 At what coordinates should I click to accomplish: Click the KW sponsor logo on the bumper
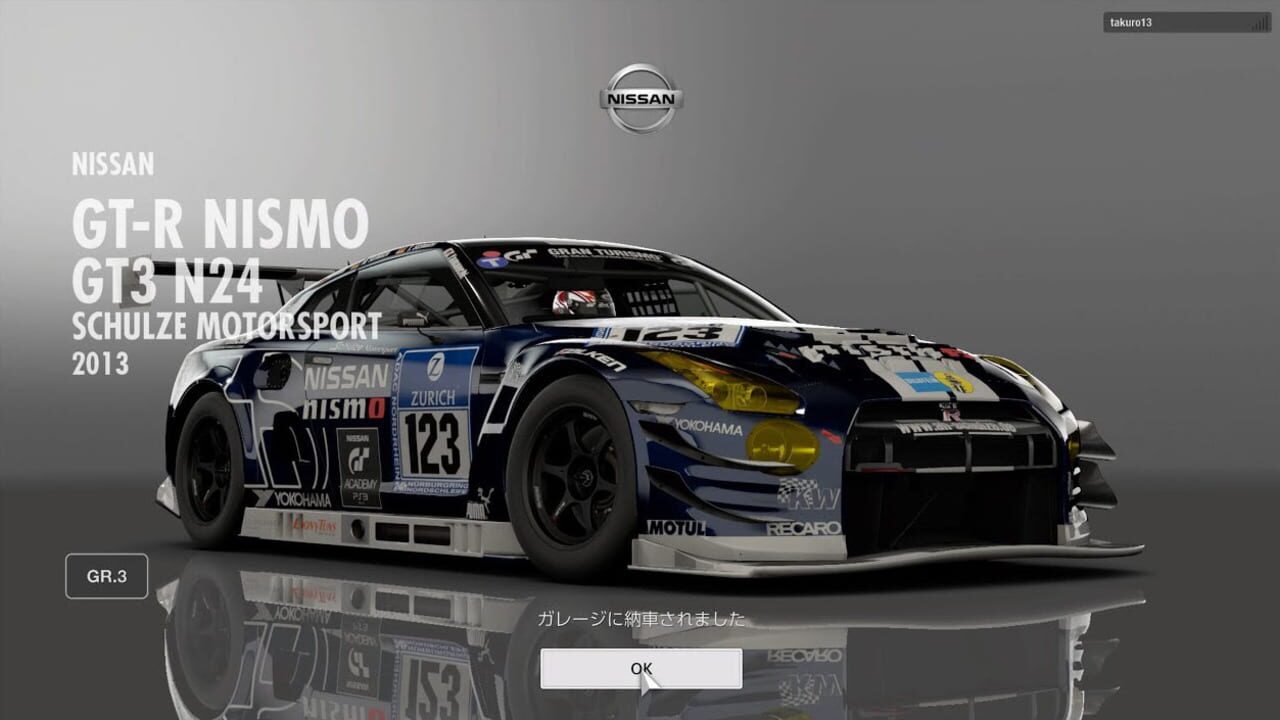809,496
